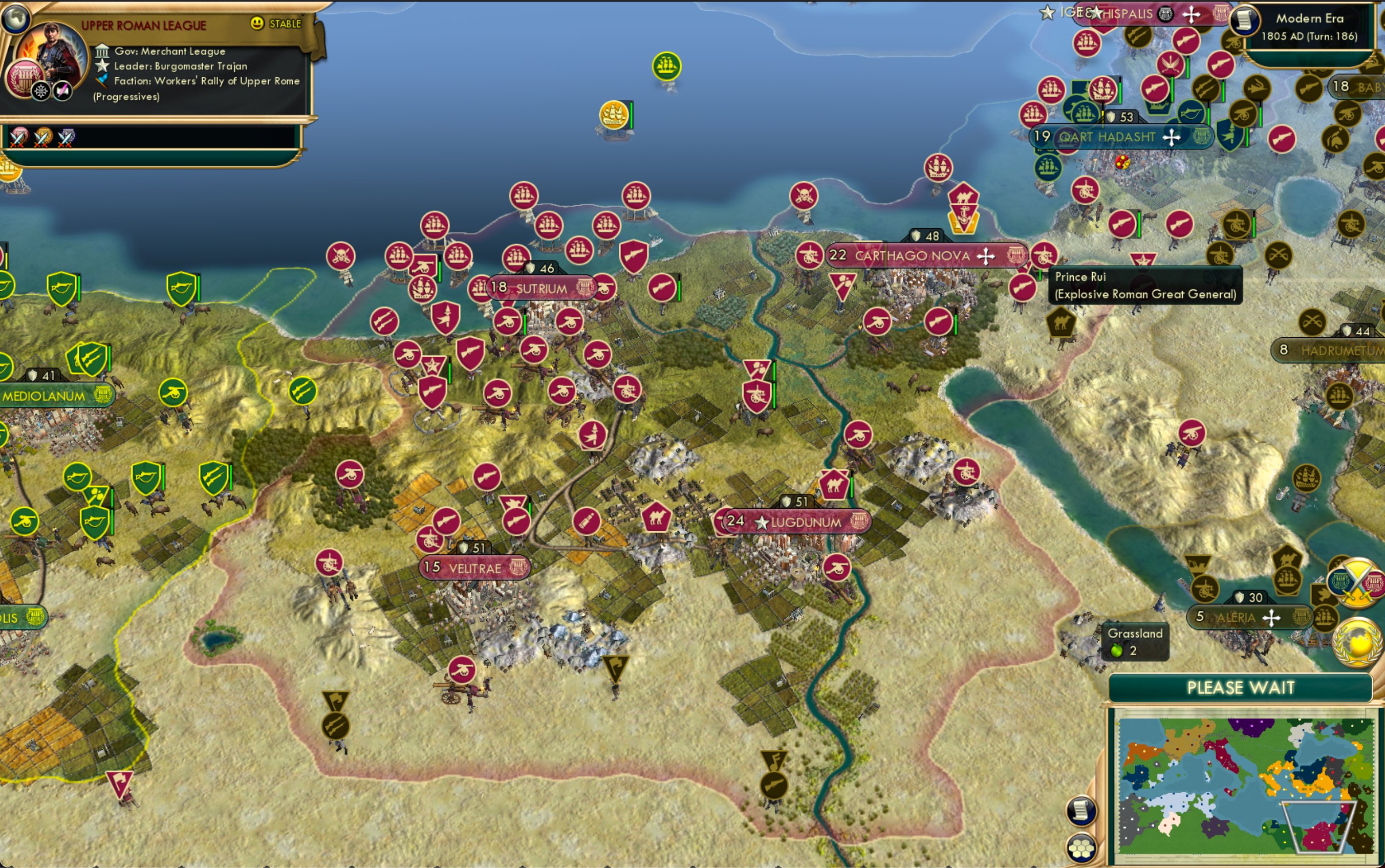Image resolution: width=1385 pixels, height=868 pixels.
Task: Click the STABLE smiley status indicator
Action: [x=255, y=24]
